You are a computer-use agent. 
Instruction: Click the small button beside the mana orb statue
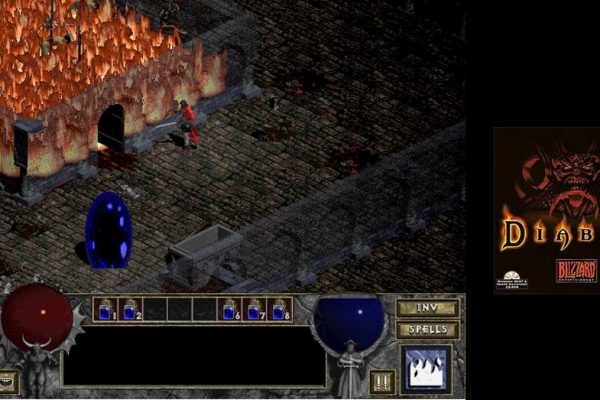point(381,381)
